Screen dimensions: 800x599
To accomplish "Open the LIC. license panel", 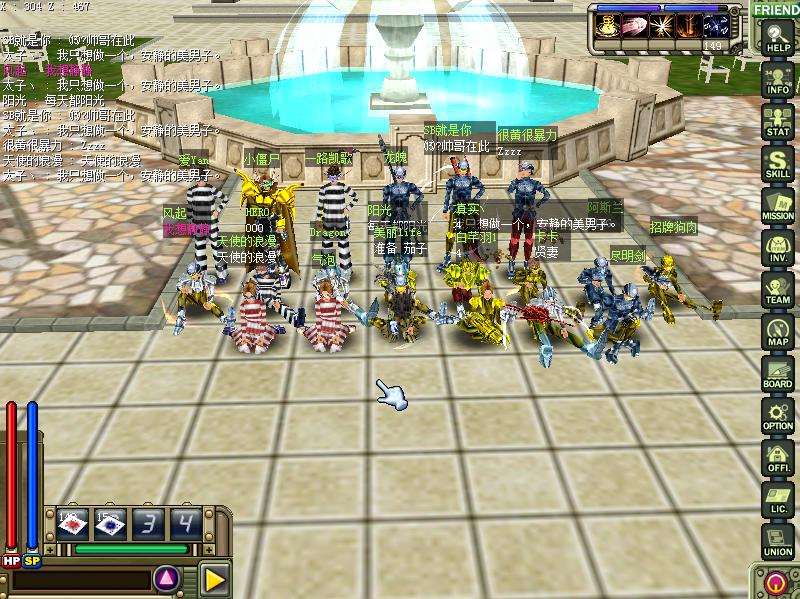I will coord(777,500).
